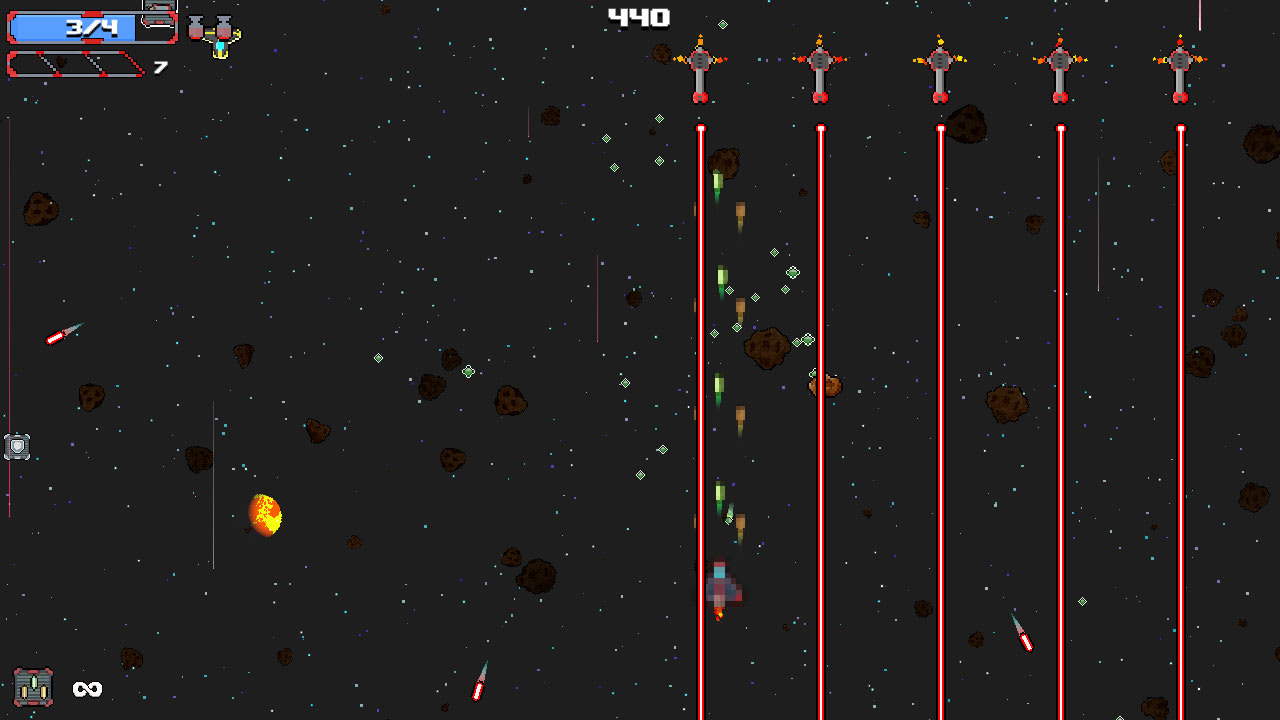Click the shield power-up pickup on the left
1280x720 pixels.
17,446
